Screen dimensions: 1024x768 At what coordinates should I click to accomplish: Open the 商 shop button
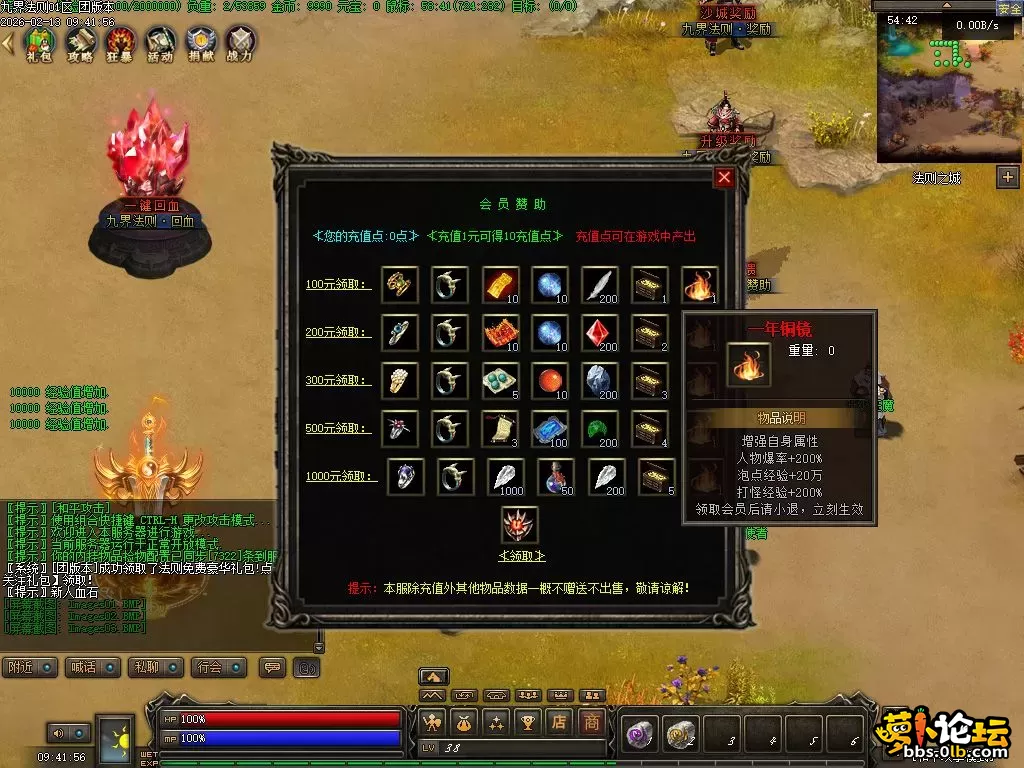pyautogui.click(x=592, y=720)
